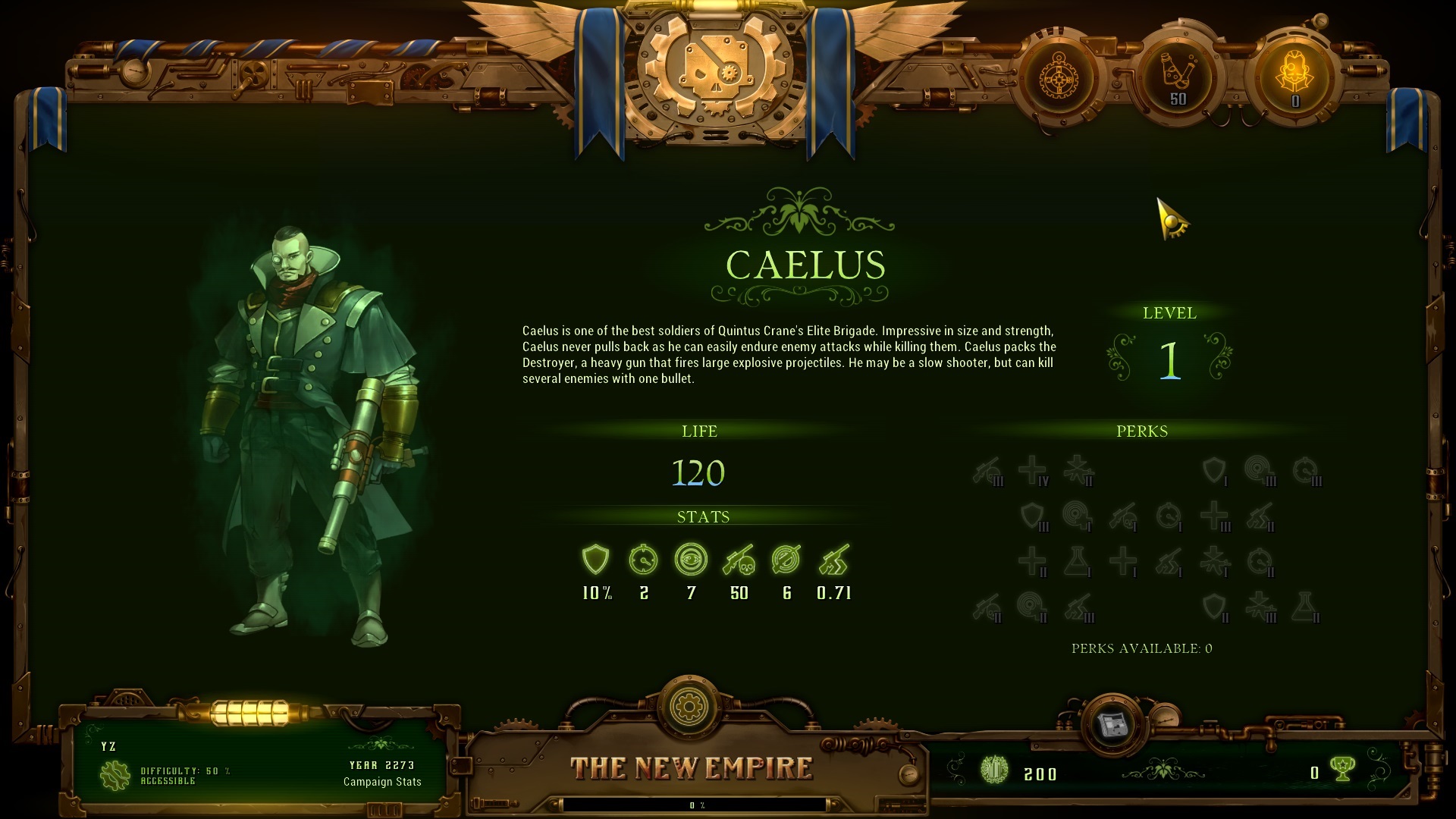Click the trophy achievements icon
The image size is (1456, 819).
[1343, 771]
